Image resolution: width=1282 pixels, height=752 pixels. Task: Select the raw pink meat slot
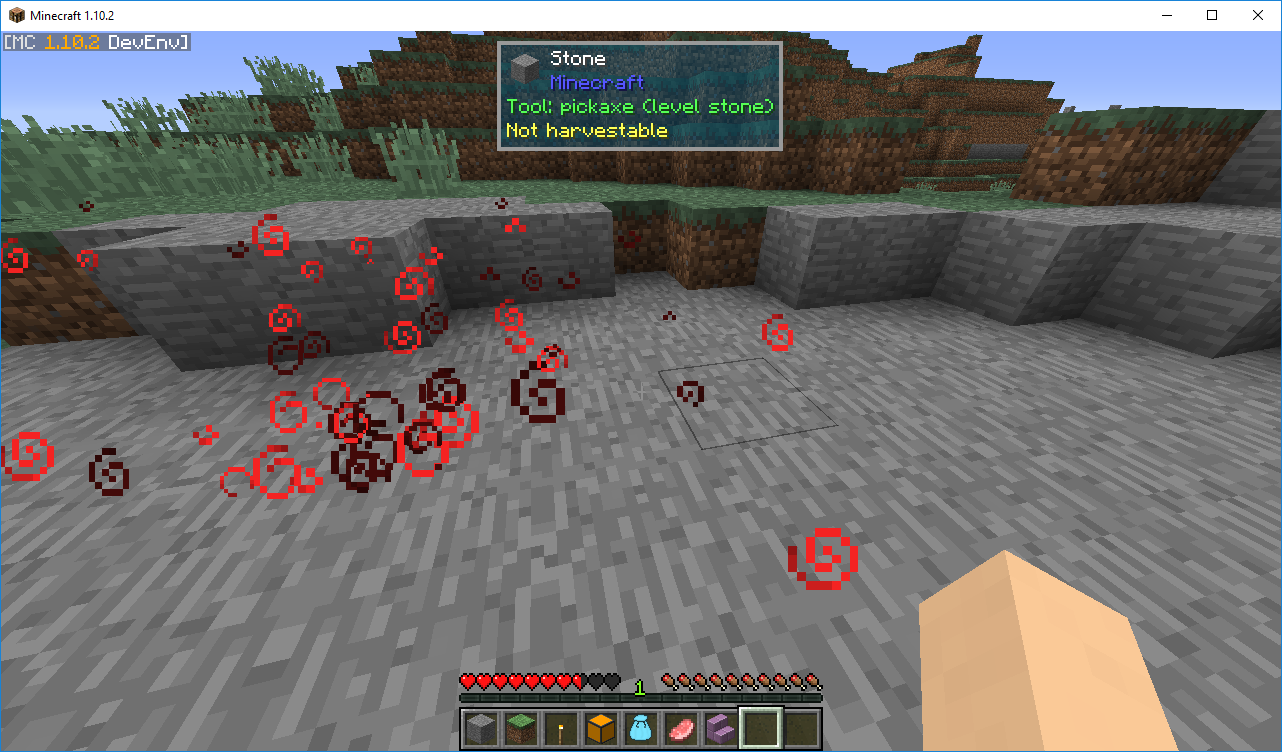click(681, 728)
